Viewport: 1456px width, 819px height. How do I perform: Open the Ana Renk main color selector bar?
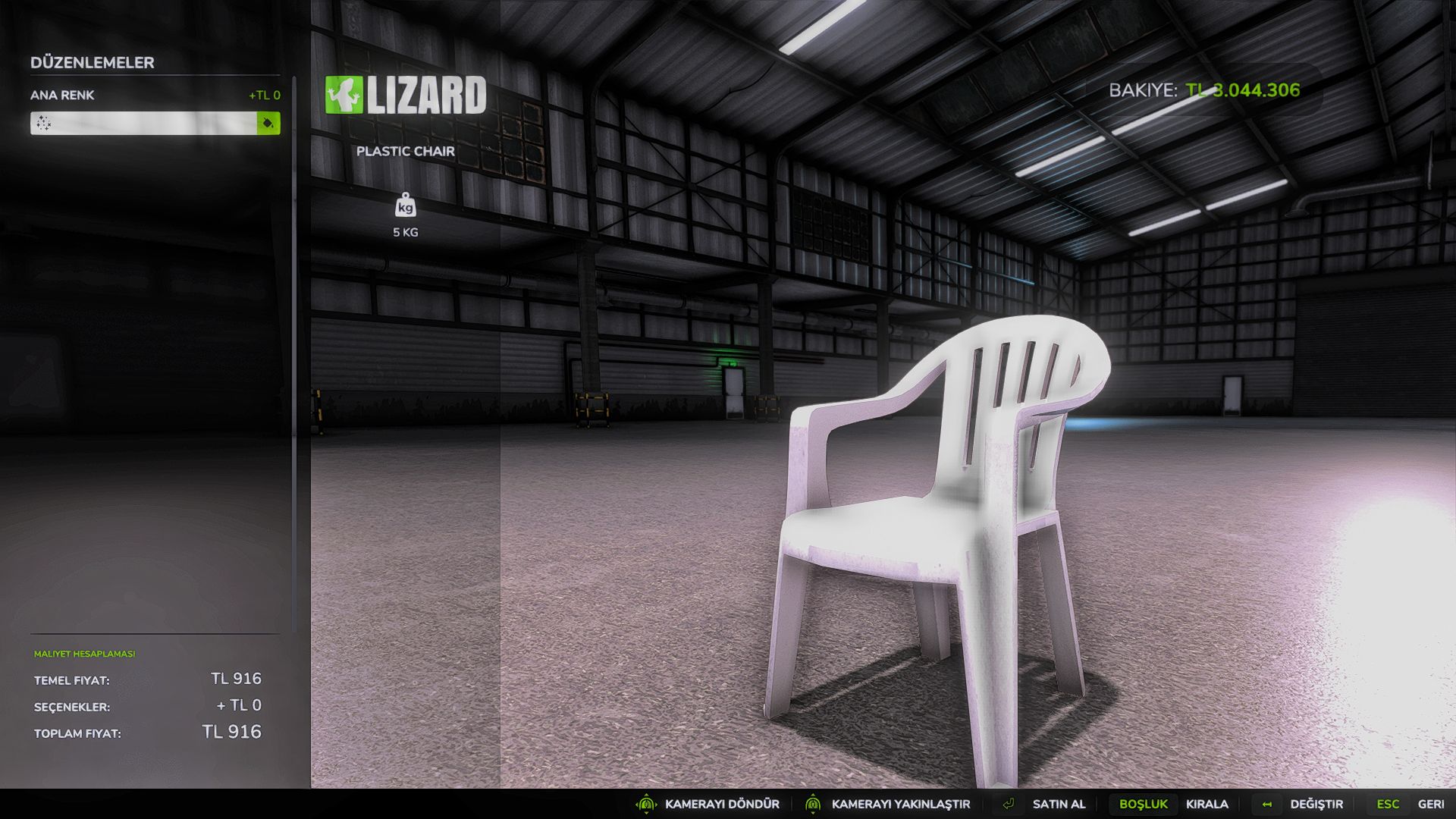(144, 123)
